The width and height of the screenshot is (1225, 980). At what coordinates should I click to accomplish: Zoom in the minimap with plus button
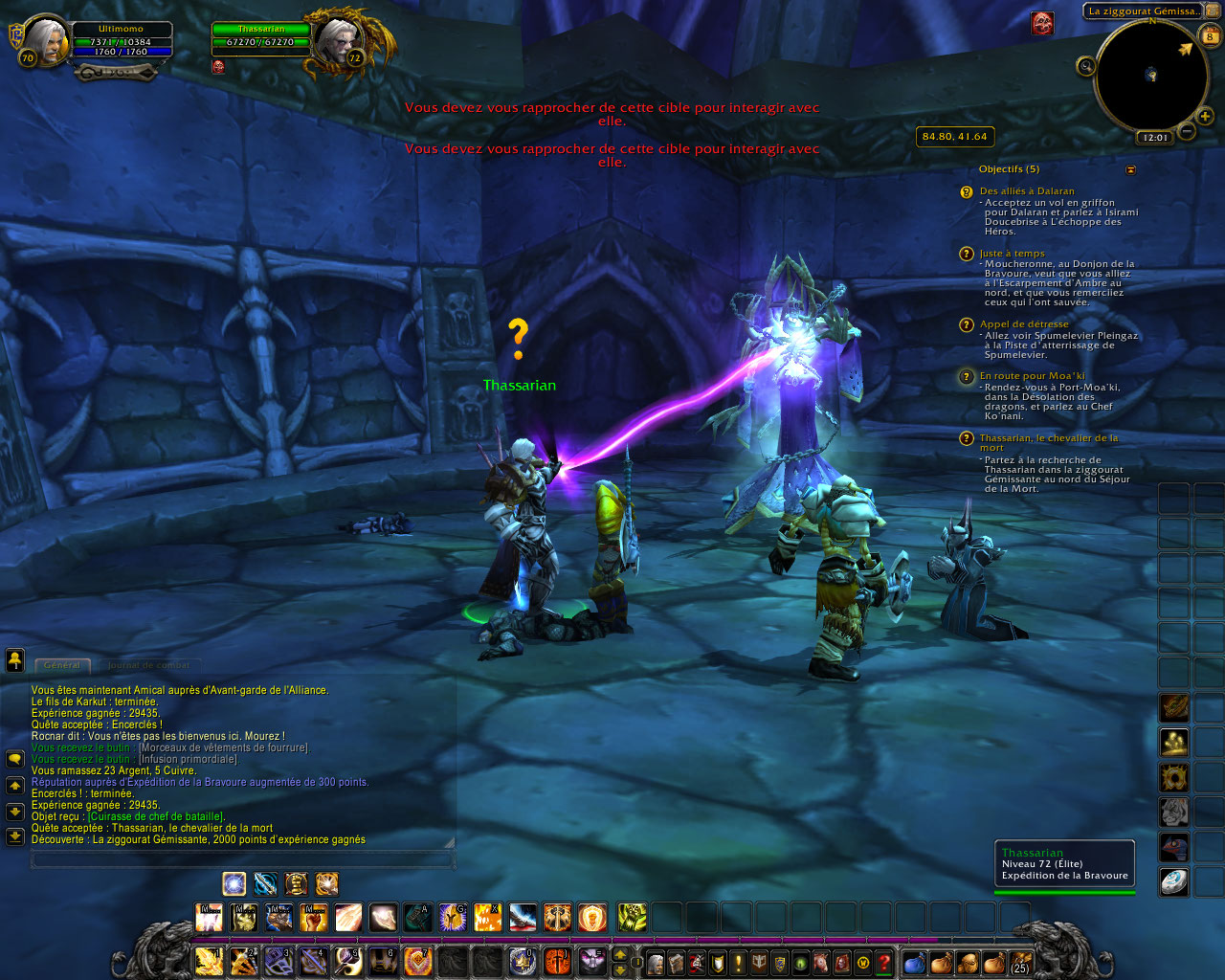coord(1204,117)
